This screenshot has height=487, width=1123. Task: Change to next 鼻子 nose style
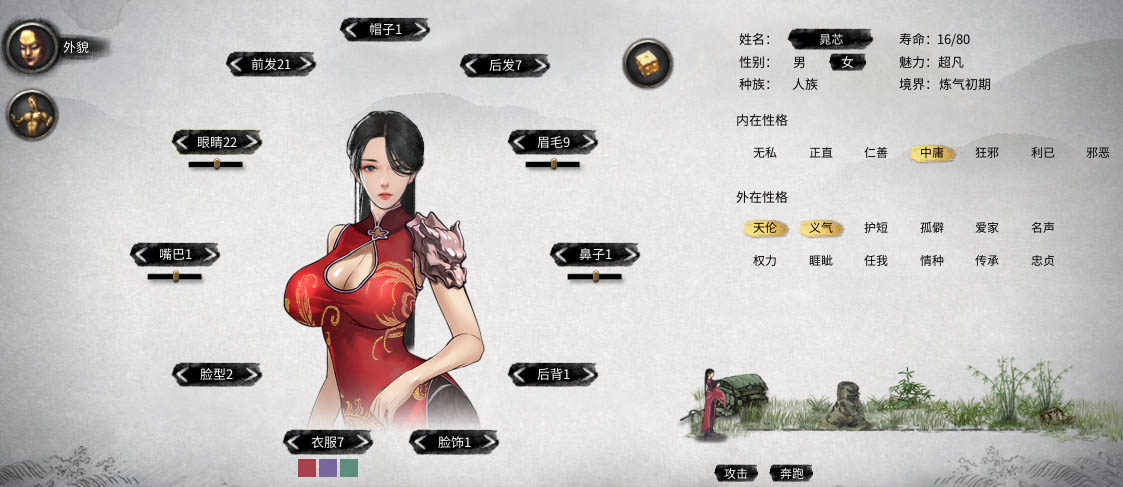630,255
